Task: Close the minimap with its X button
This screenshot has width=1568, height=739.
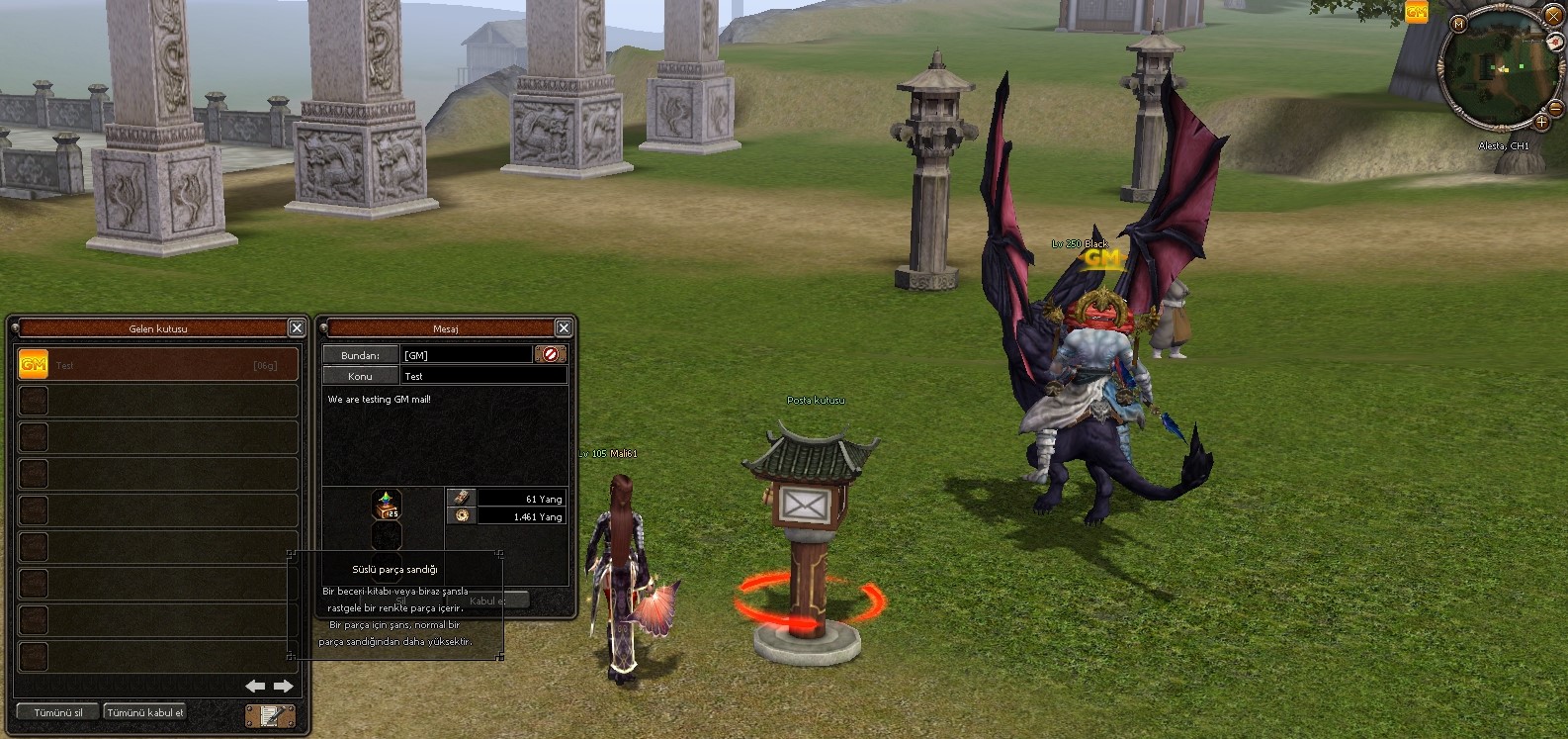Action: 1553,17
